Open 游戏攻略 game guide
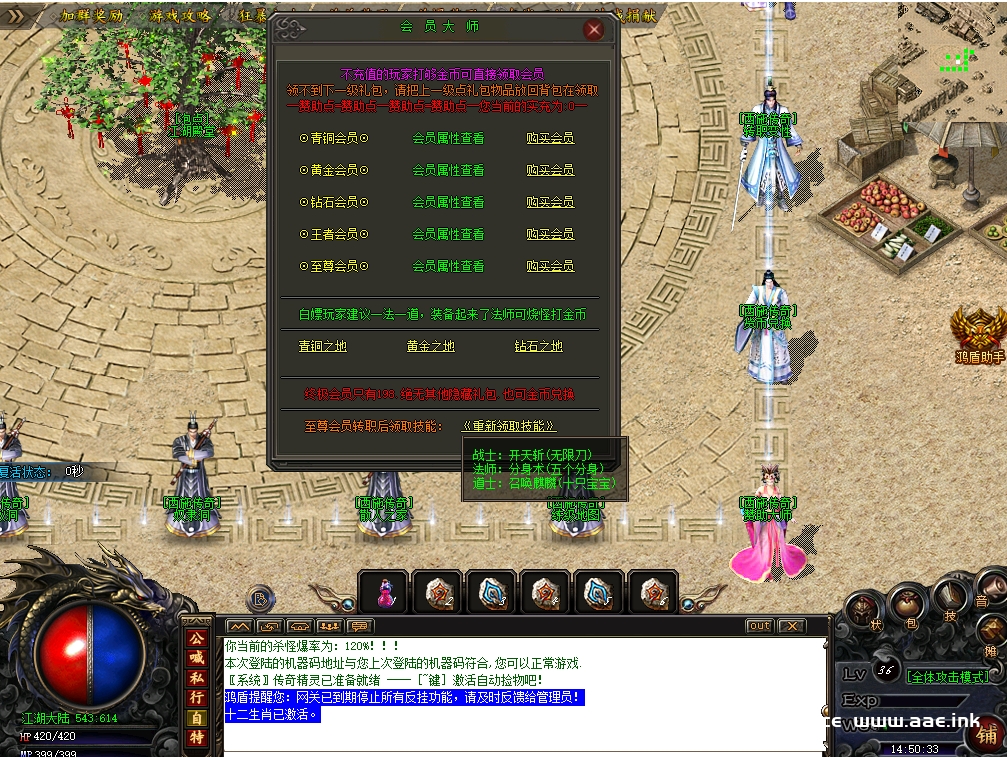Image resolution: width=1007 pixels, height=757 pixels. pos(181,15)
